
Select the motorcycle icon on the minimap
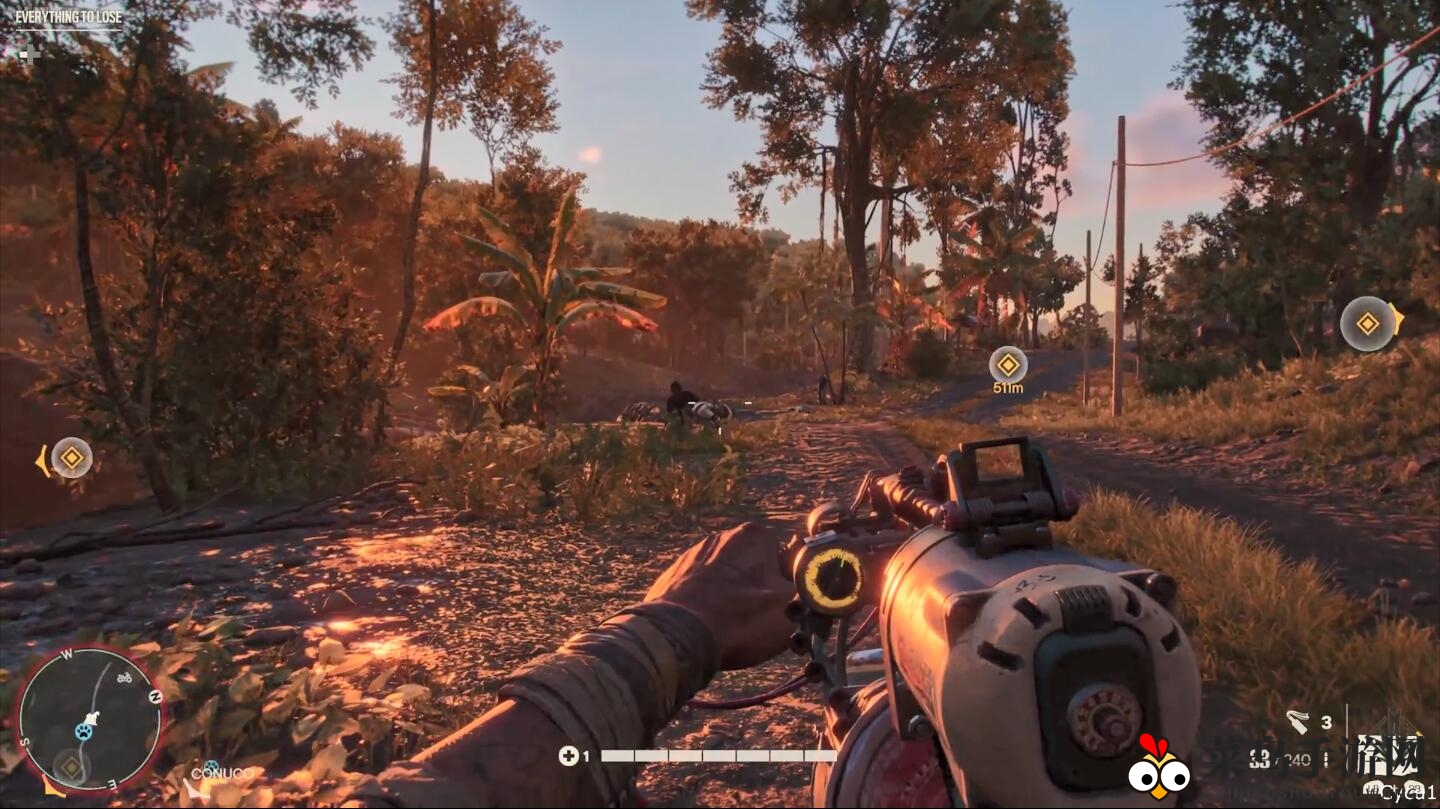125,678
